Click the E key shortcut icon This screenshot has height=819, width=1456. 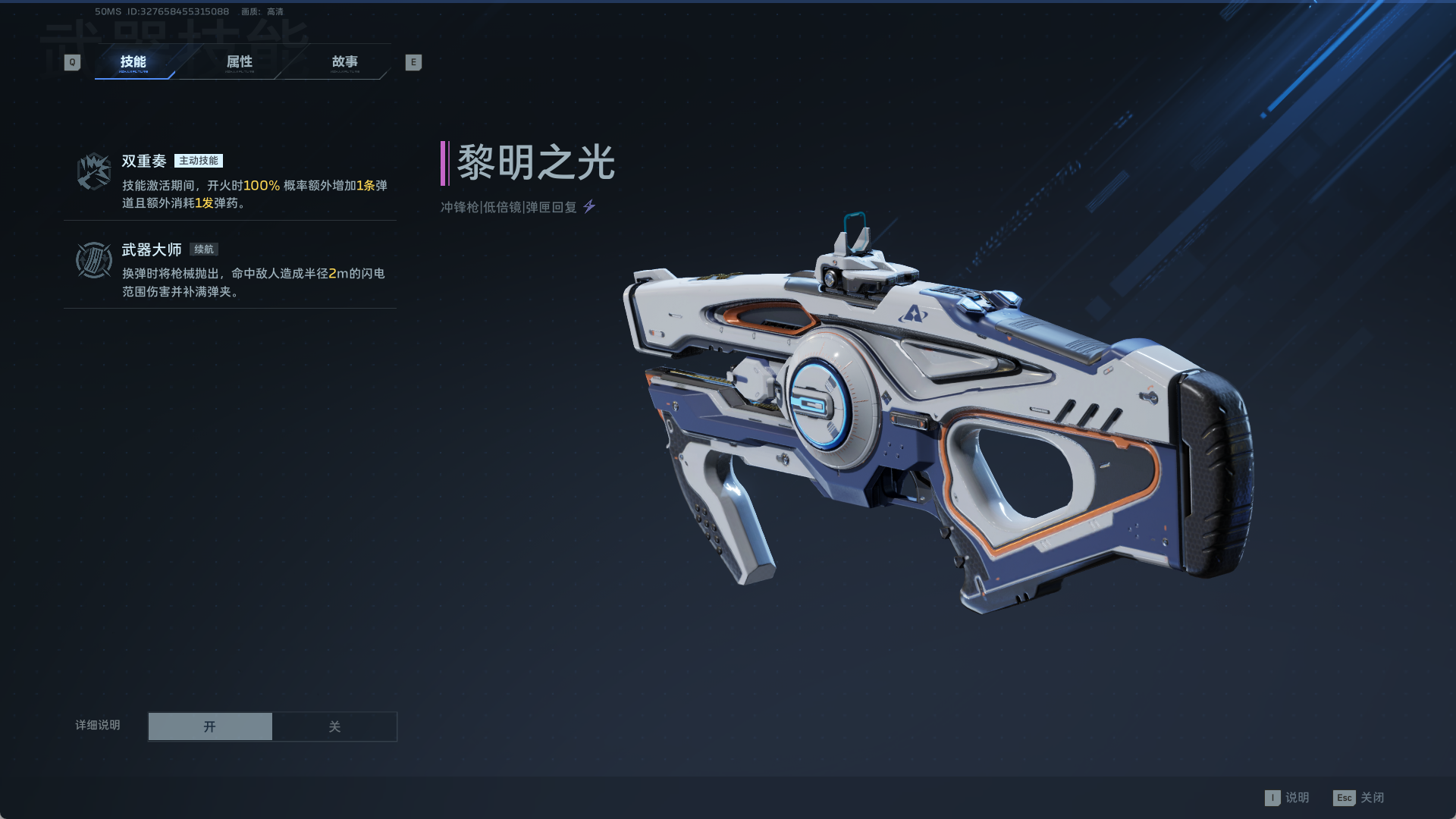coord(413,62)
